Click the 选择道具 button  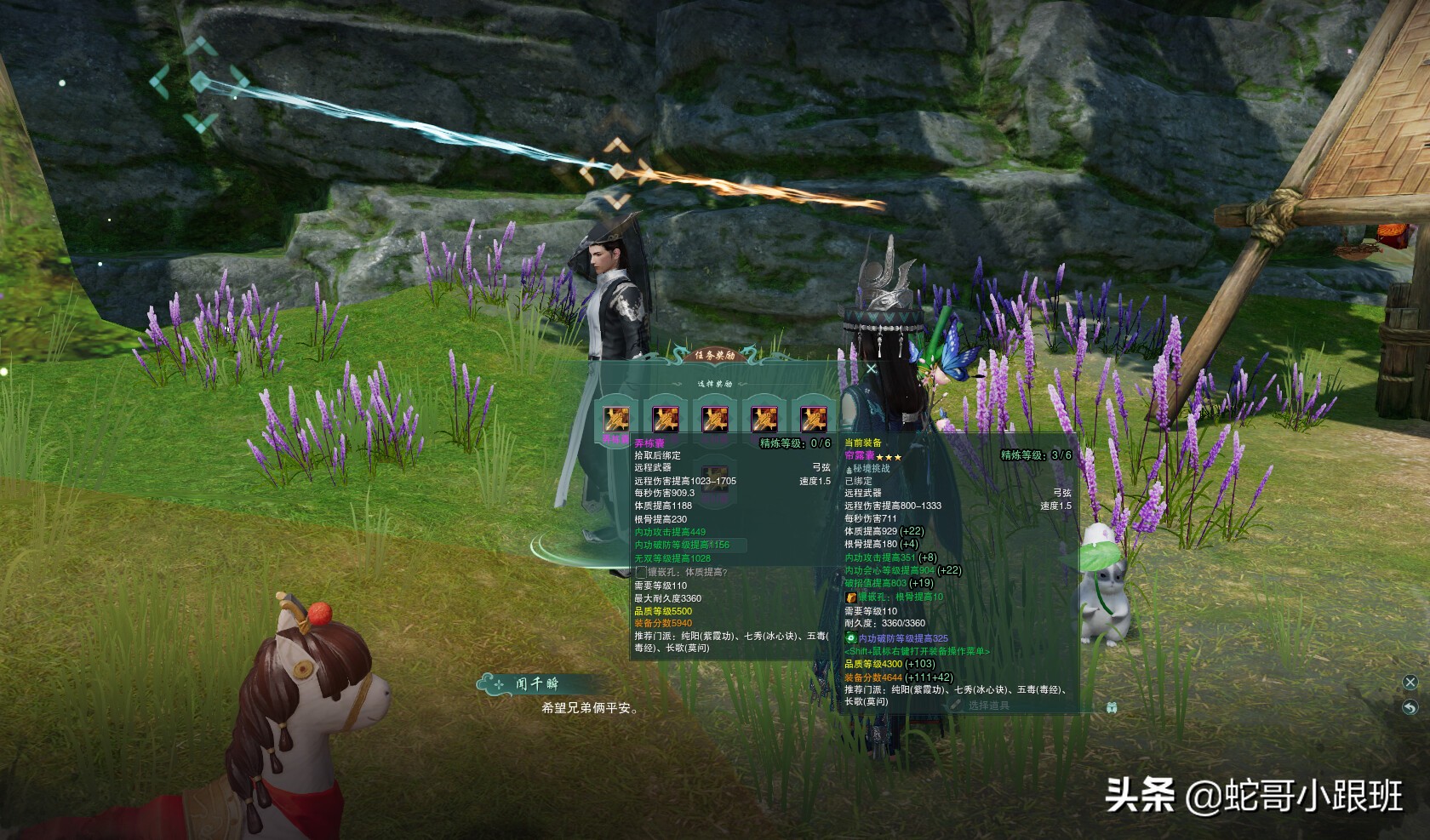[988, 706]
